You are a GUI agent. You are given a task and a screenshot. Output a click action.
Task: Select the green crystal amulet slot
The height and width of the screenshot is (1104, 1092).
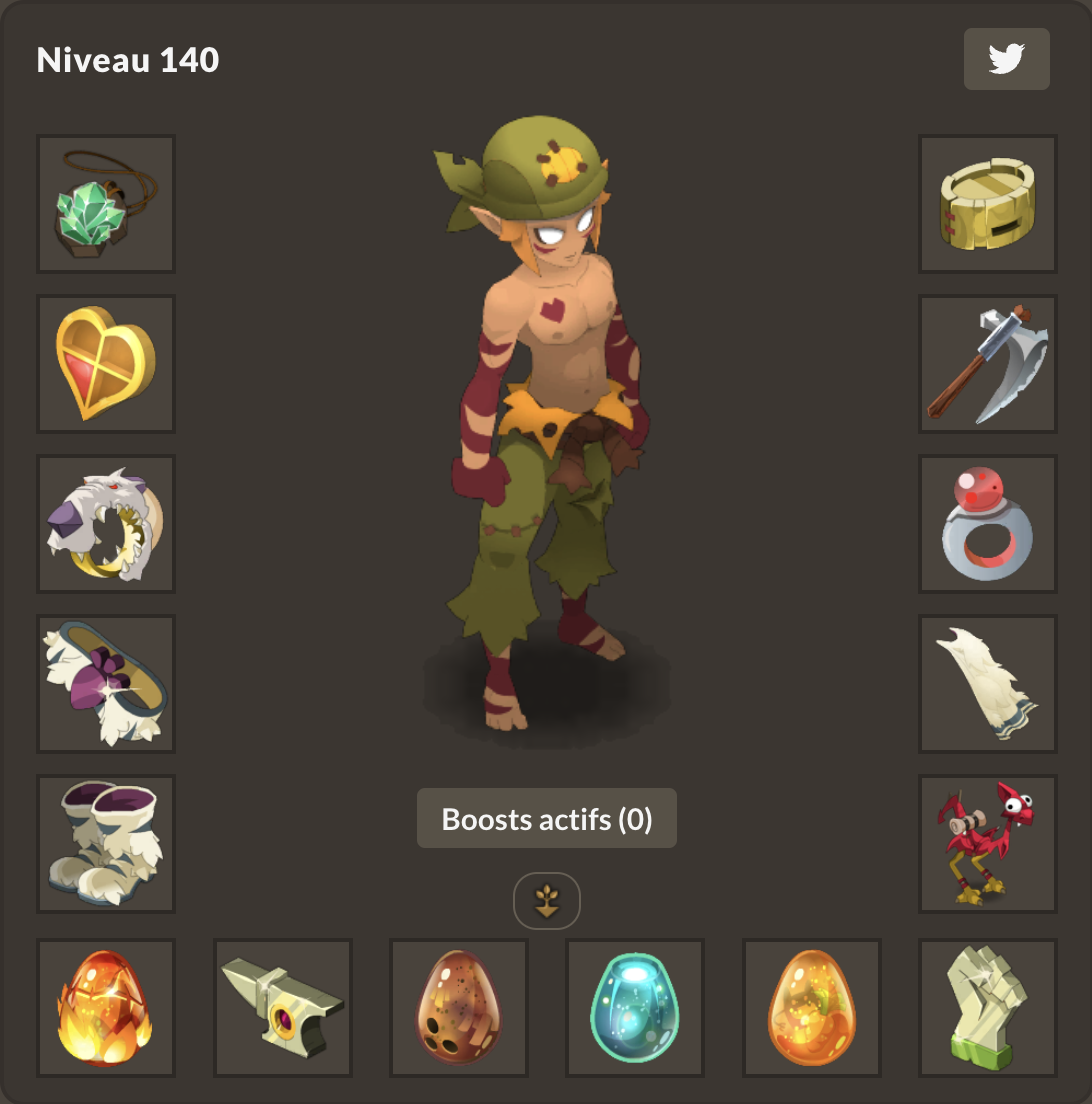click(106, 204)
